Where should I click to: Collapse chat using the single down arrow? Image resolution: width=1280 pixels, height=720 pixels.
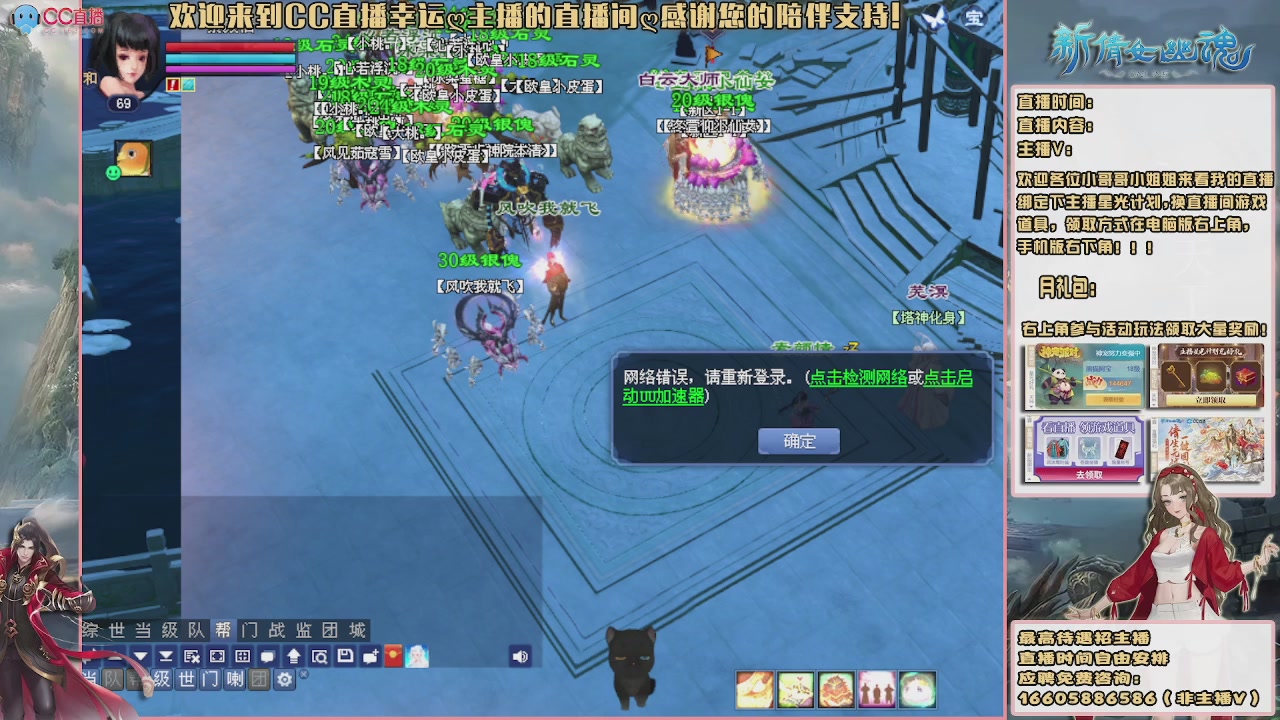pyautogui.click(x=140, y=656)
